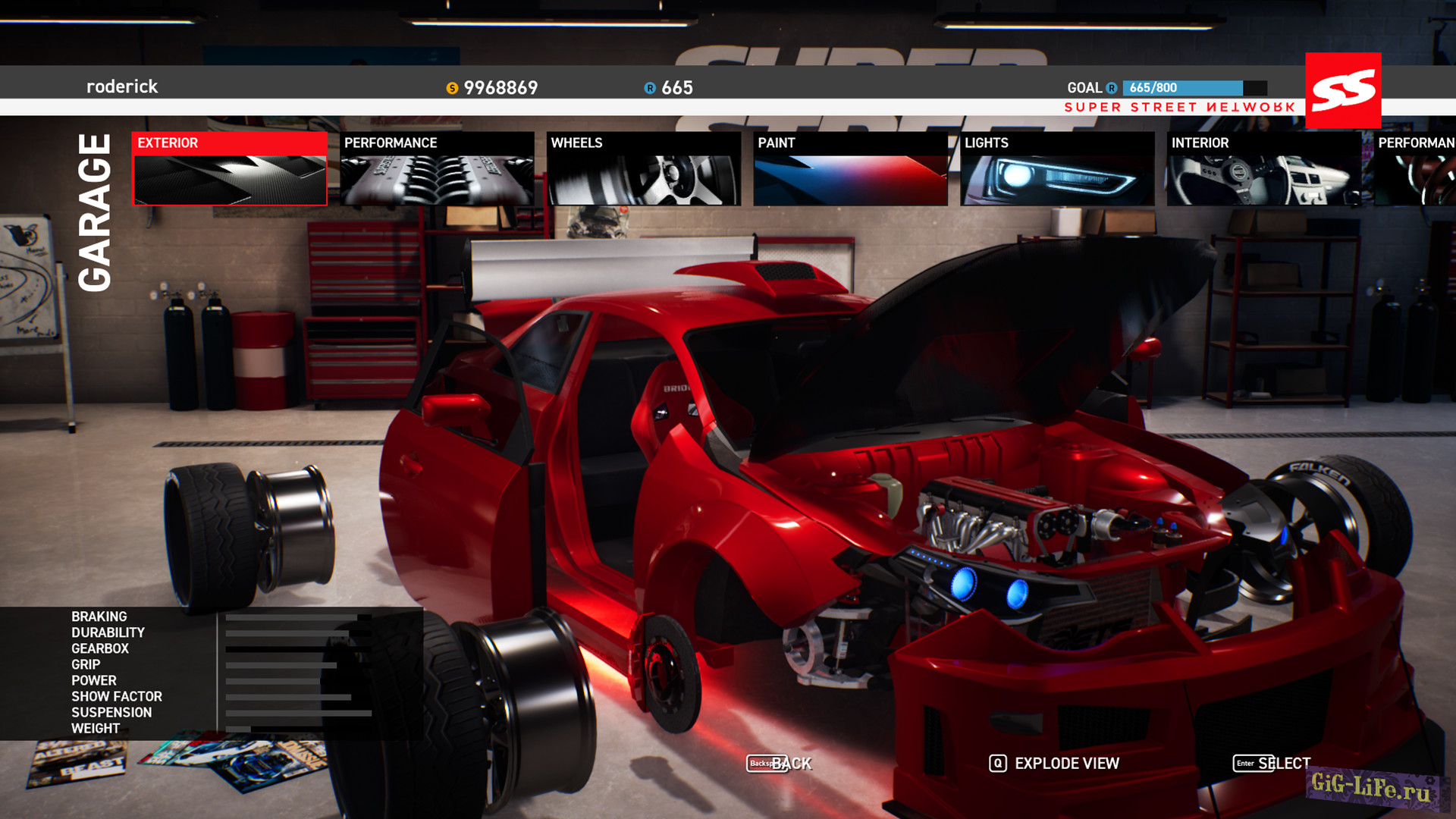Activate the Explode View option
1456x819 pixels.
point(1054,764)
